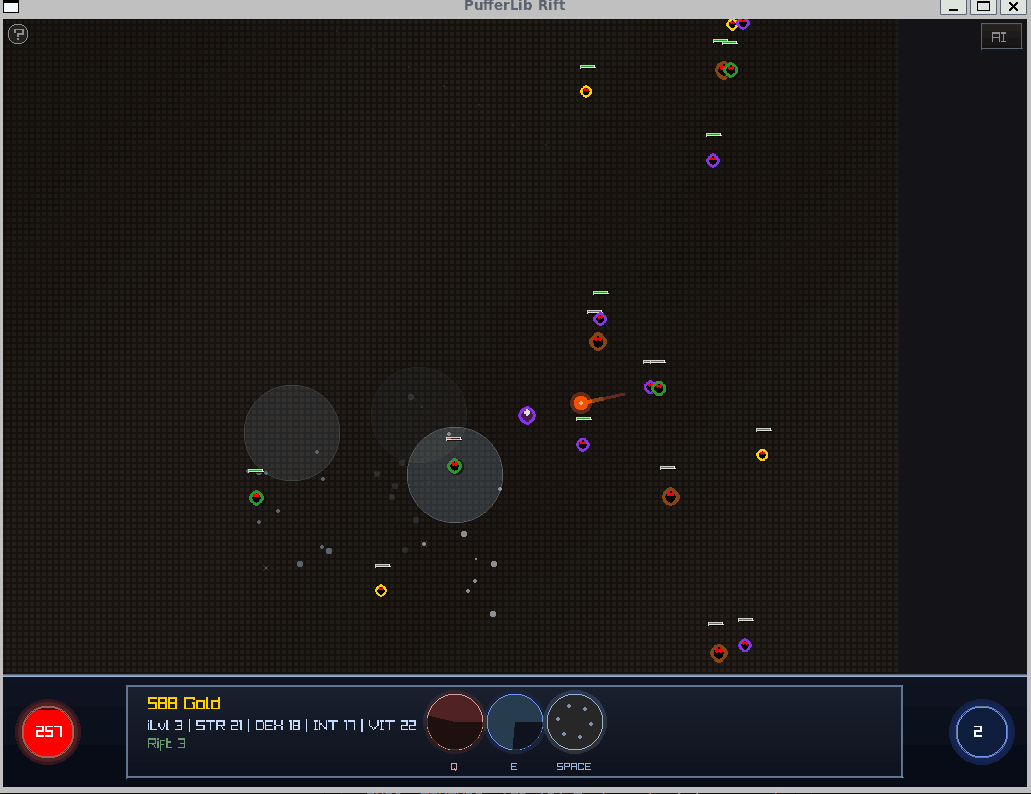
Task: Activate the red Q ability
Action: coord(455,722)
